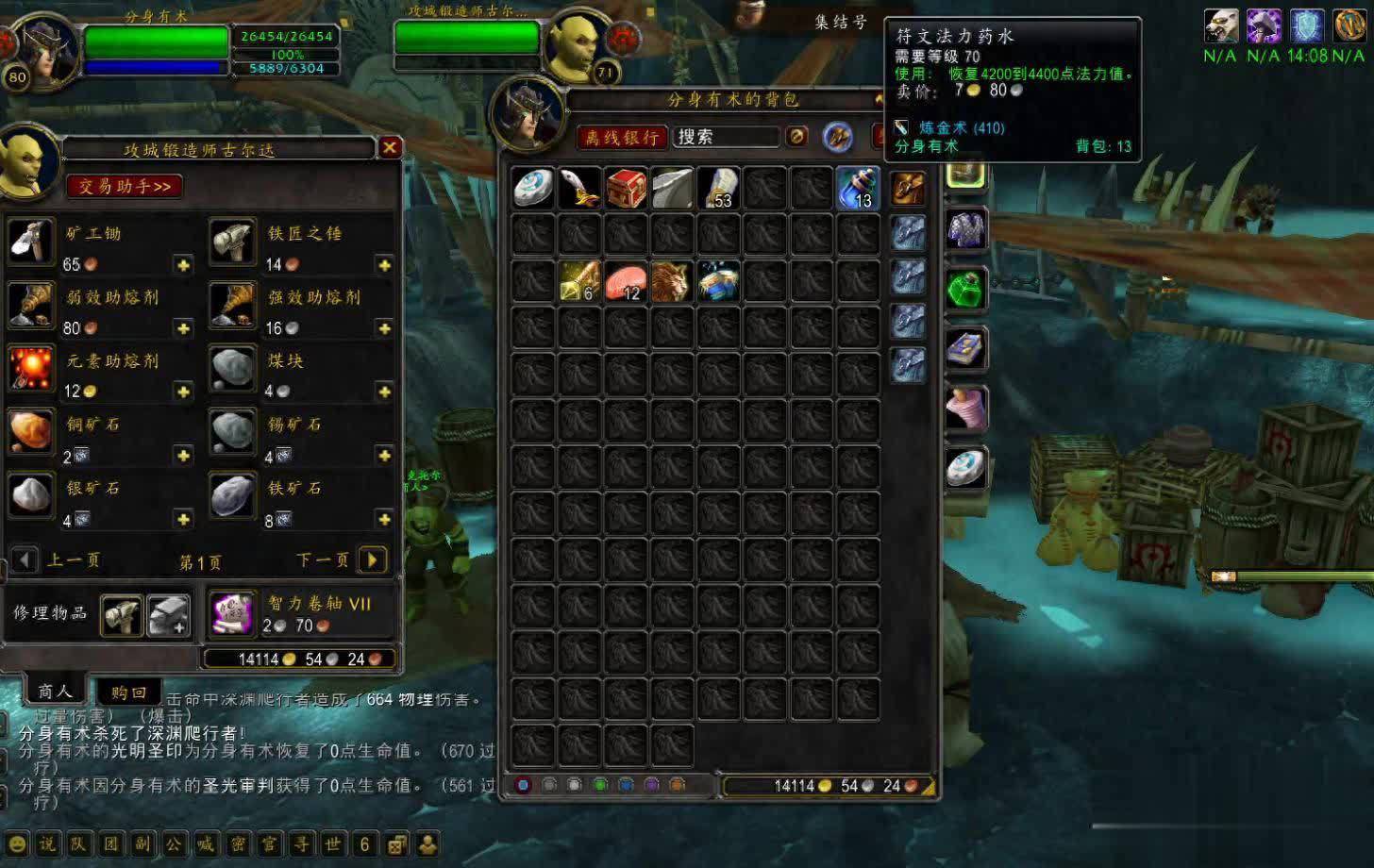Buy the 煤块 coal item

click(x=232, y=369)
